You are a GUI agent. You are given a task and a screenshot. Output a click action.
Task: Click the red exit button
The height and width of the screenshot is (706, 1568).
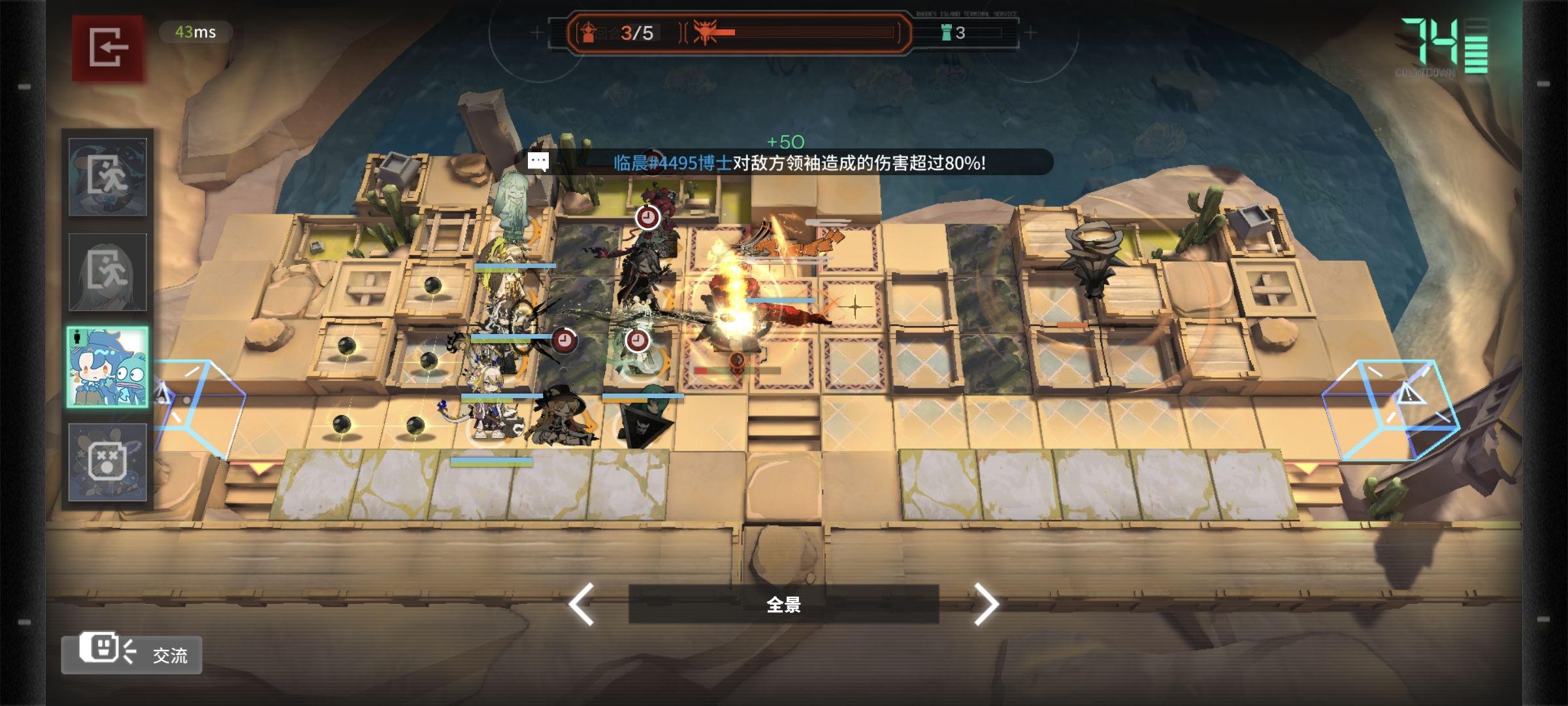click(108, 48)
